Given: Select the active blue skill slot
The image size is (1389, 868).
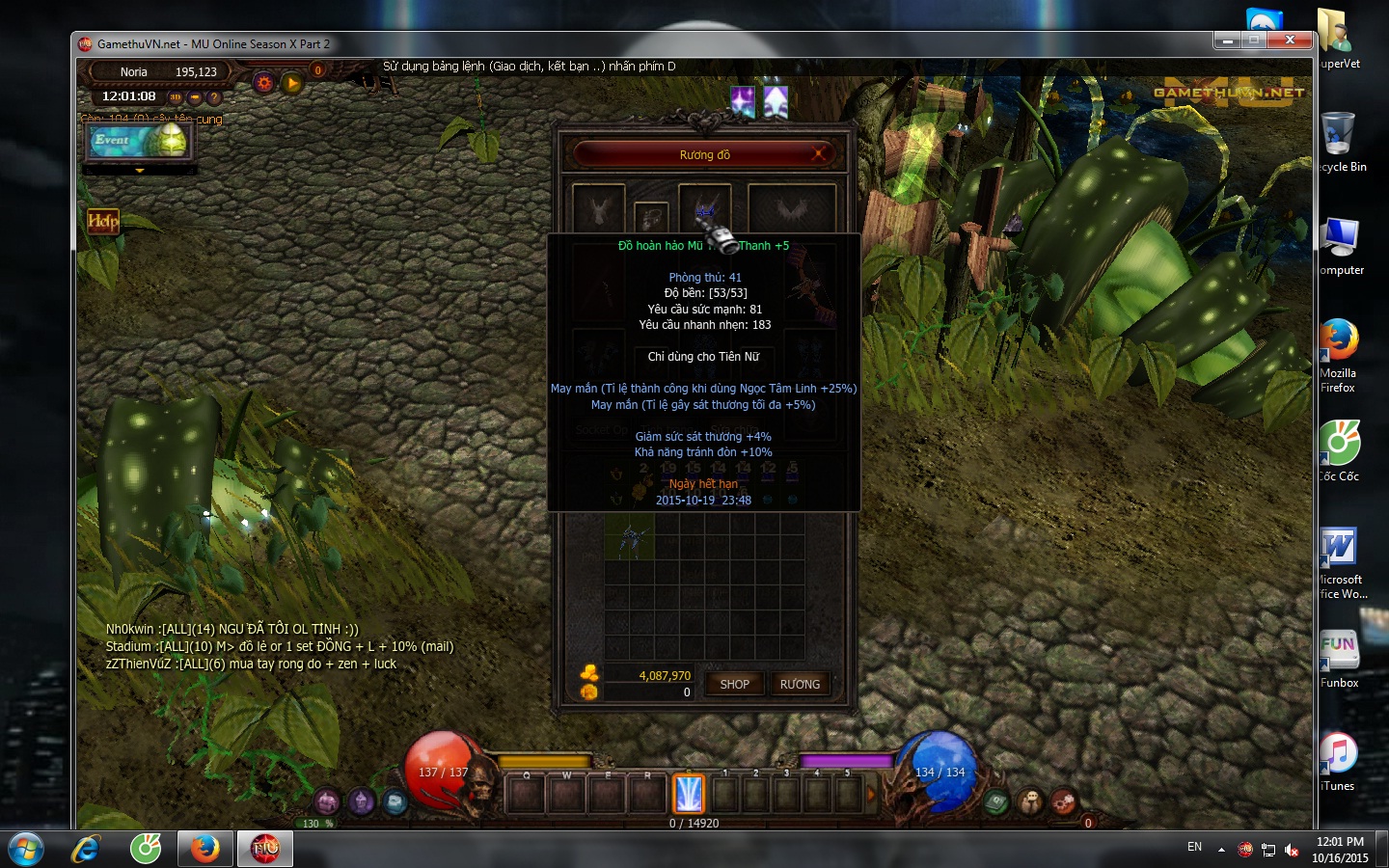Looking at the screenshot, I should point(689,794).
